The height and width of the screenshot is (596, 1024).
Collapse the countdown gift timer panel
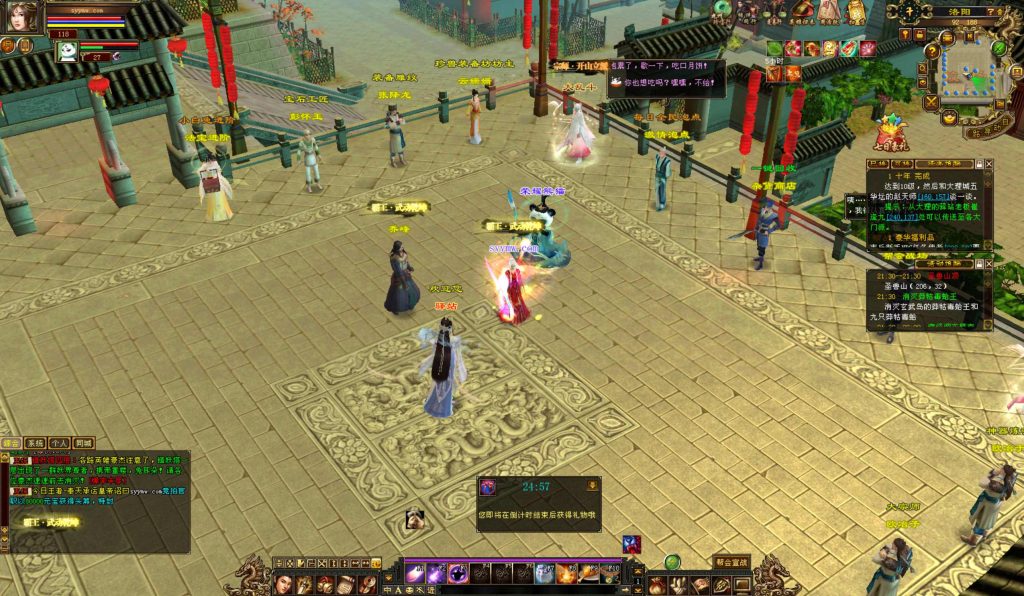point(593,485)
